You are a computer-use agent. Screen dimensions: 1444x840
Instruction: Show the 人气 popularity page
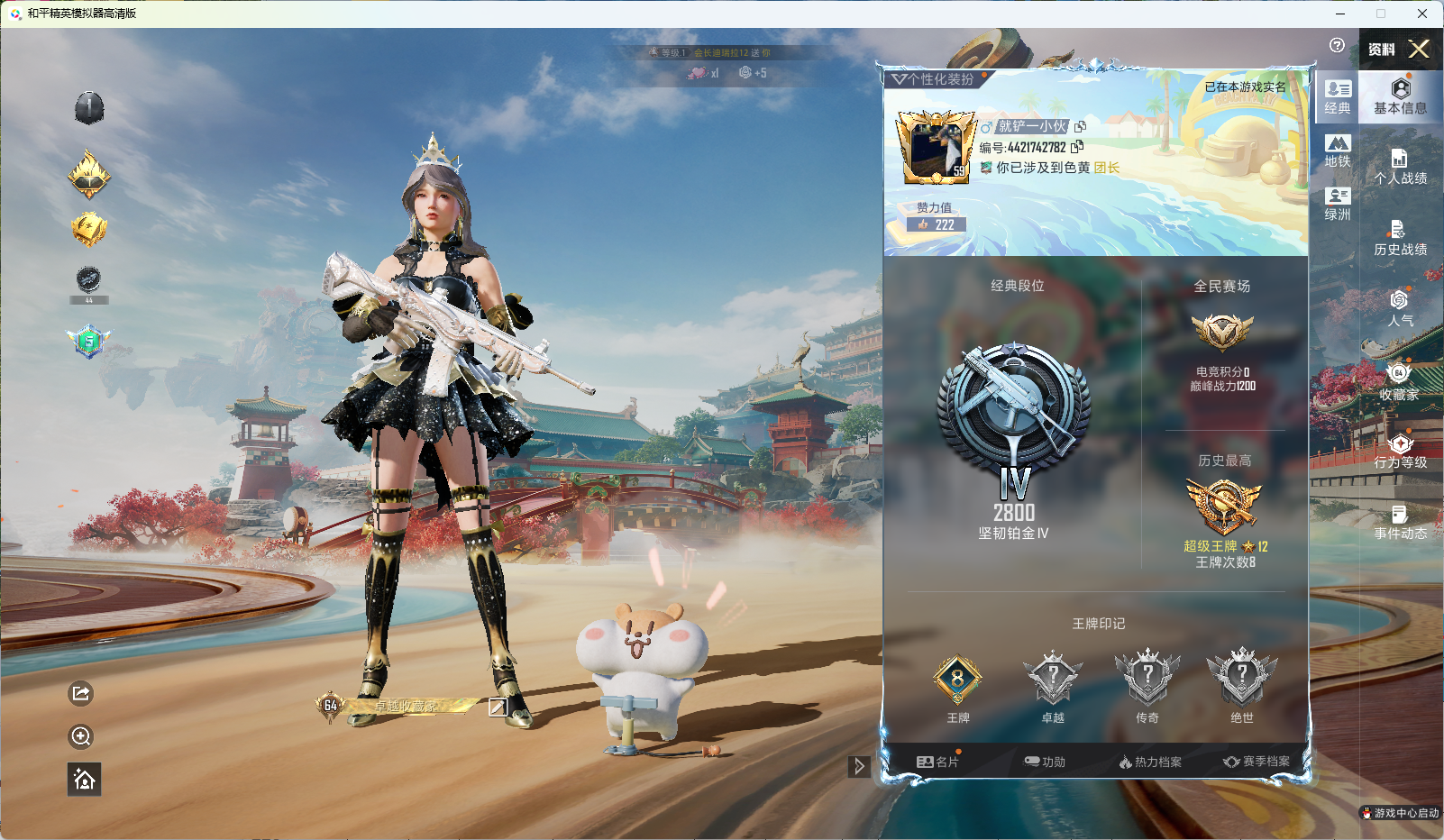click(x=1400, y=308)
